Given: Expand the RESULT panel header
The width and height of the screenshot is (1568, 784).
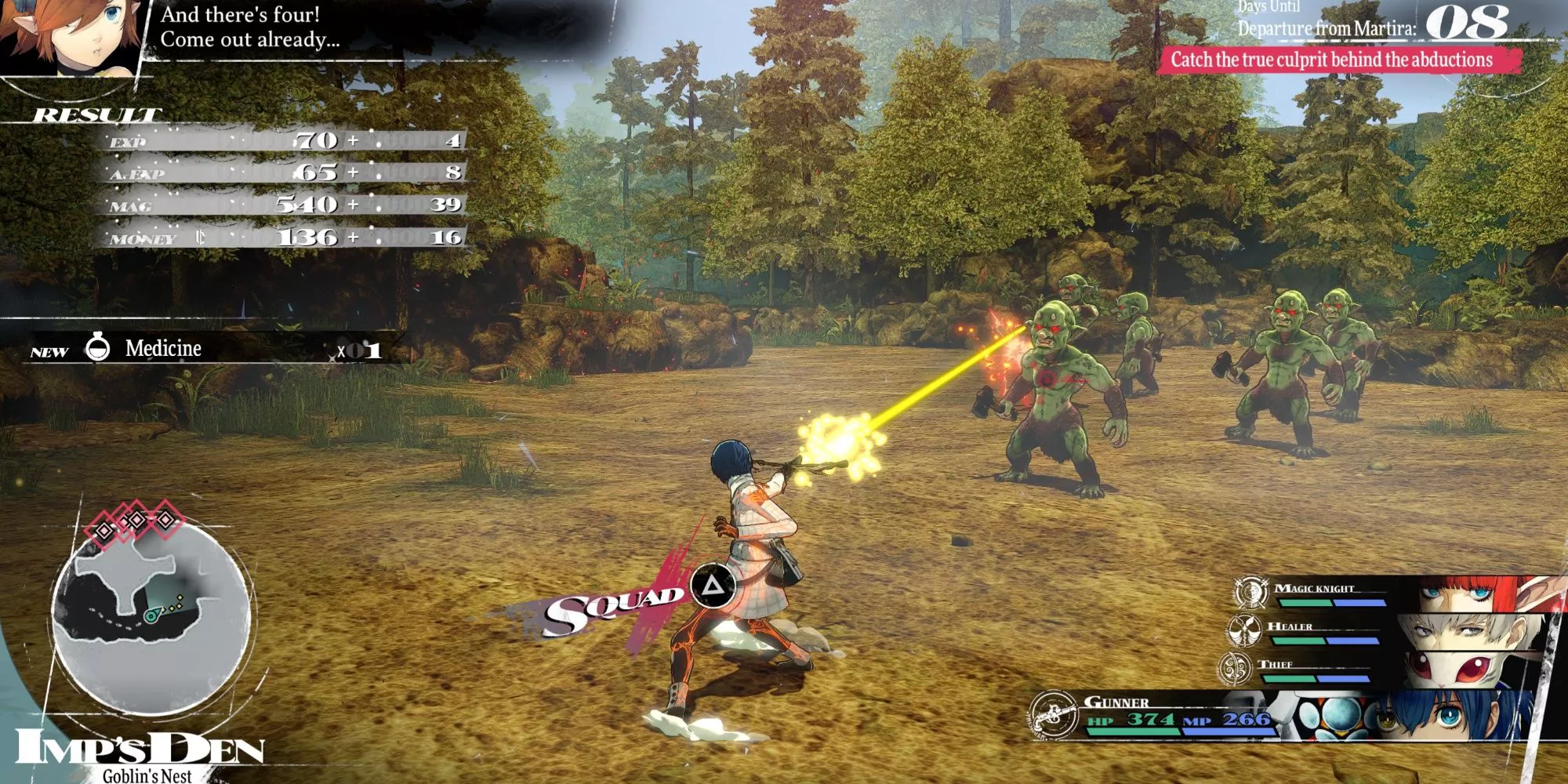Looking at the screenshot, I should pos(94,114).
